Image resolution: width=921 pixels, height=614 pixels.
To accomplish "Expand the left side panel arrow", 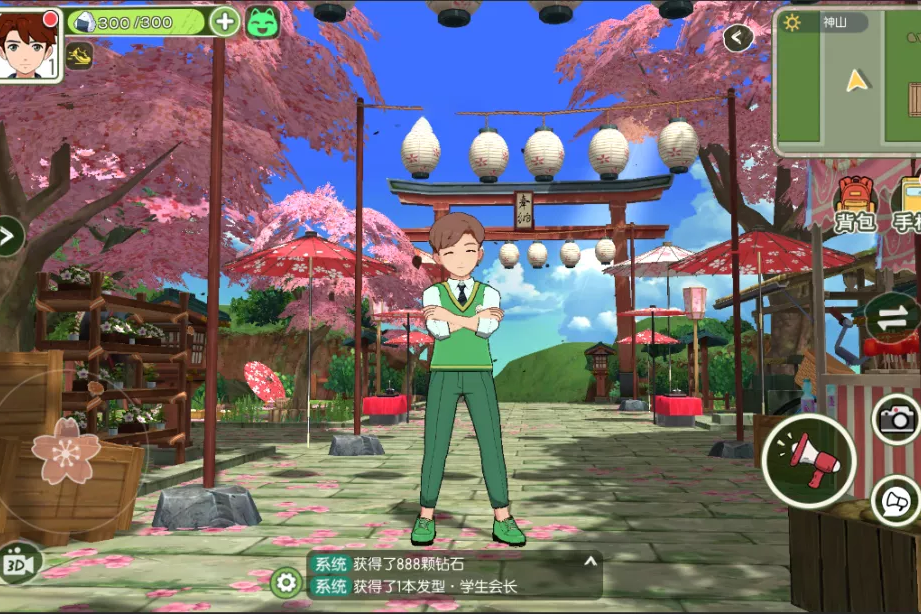I will [9, 237].
